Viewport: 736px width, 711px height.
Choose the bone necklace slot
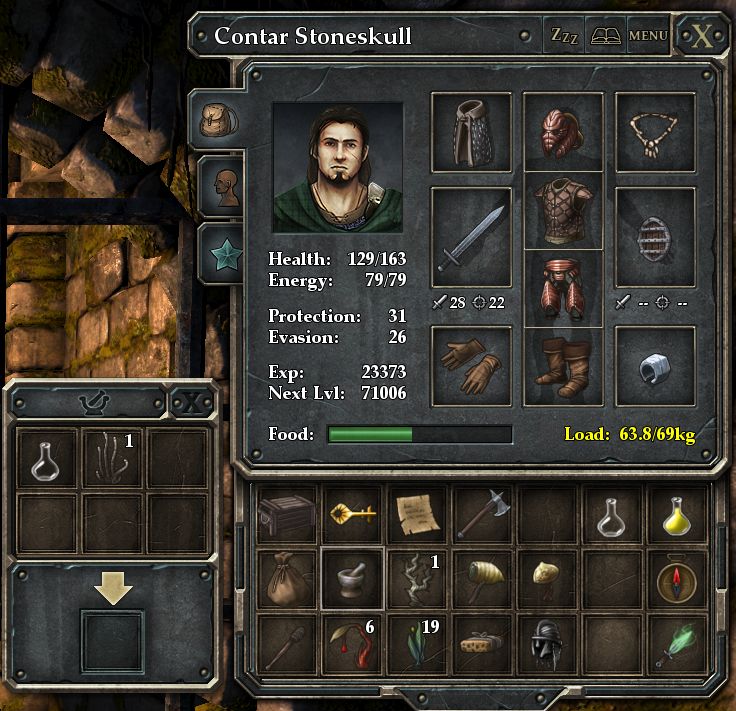[x=655, y=131]
